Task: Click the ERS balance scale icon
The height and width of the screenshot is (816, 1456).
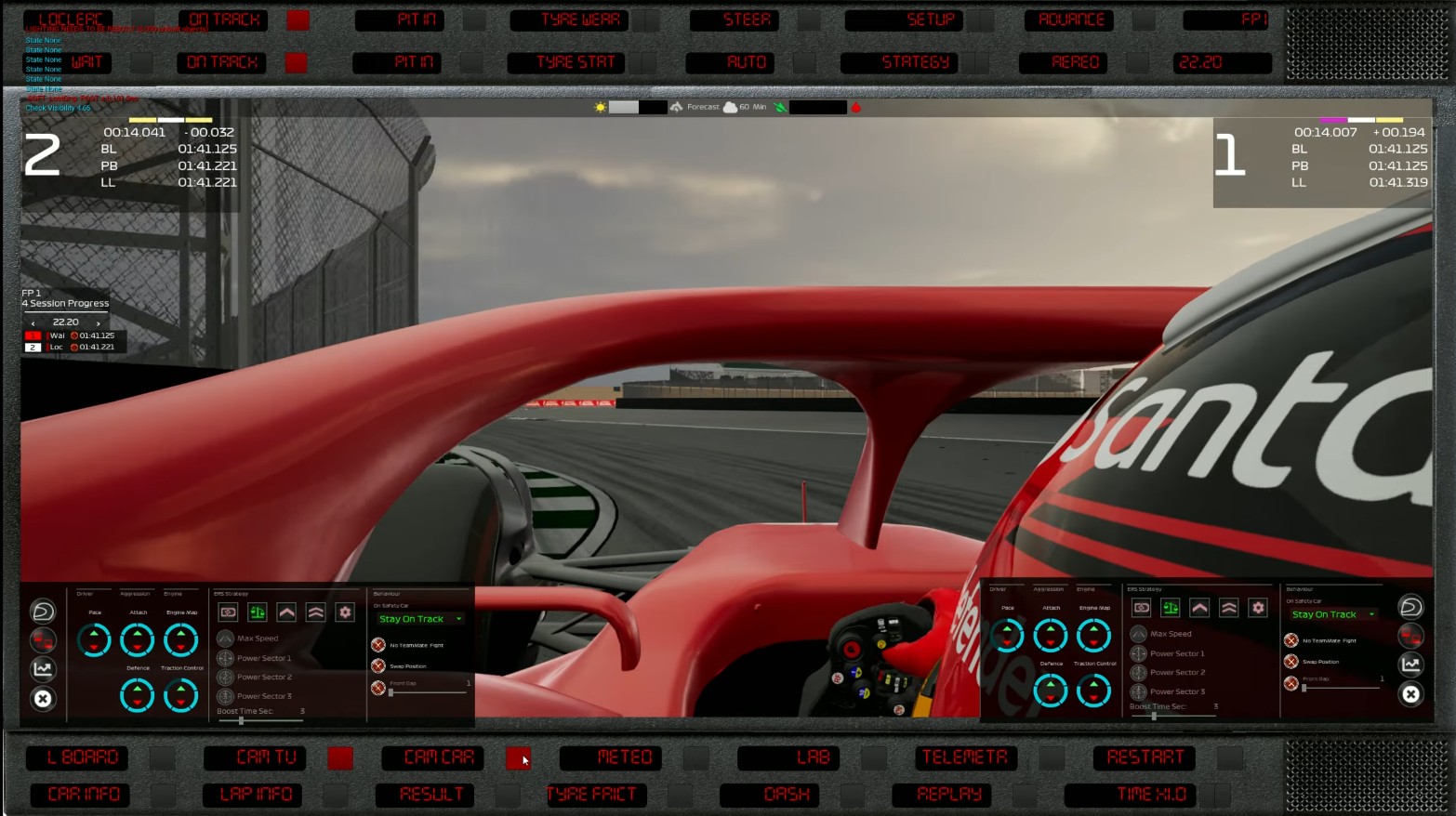Action: coord(258,612)
